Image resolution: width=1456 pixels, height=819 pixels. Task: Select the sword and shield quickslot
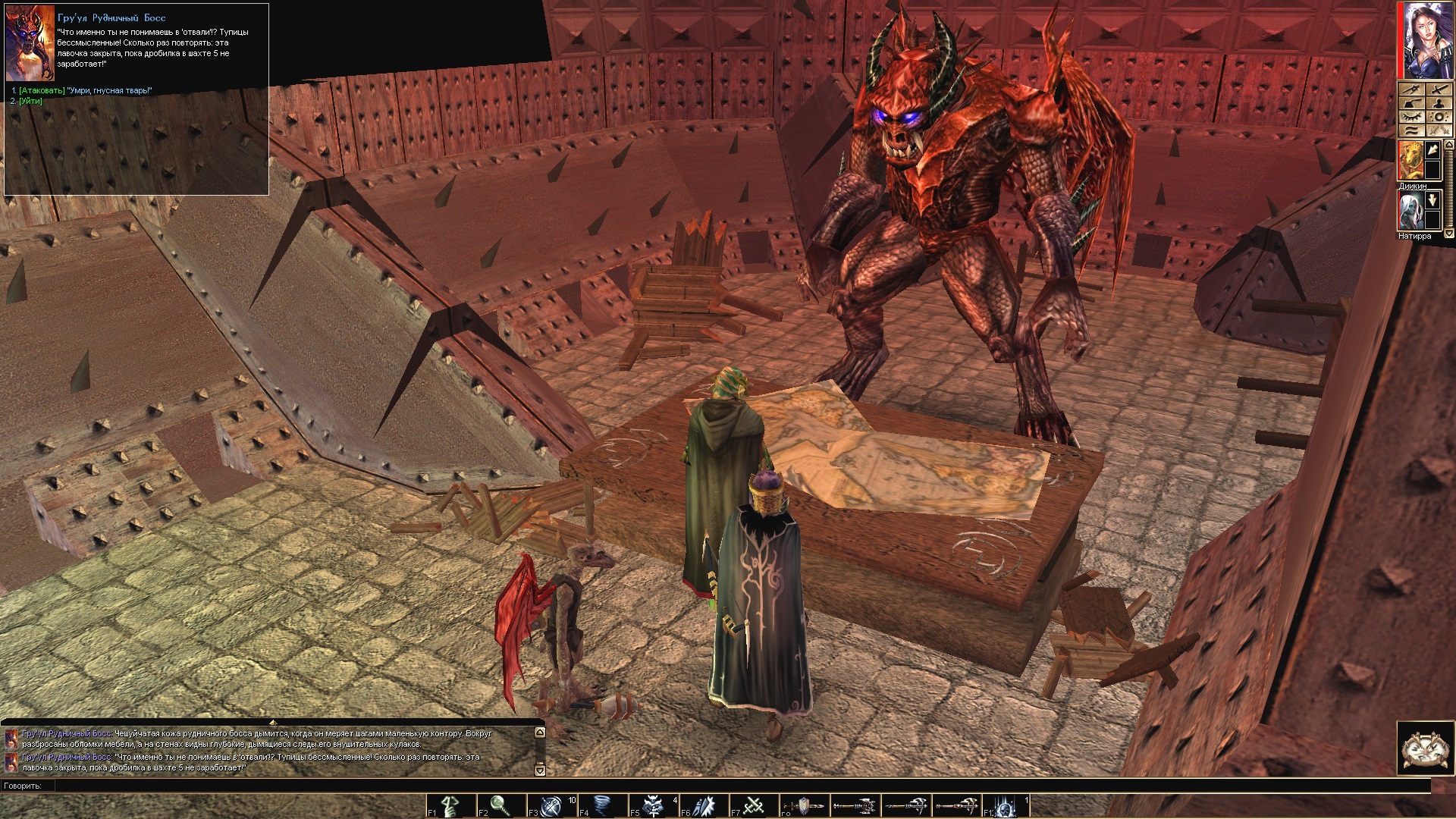coord(802,805)
